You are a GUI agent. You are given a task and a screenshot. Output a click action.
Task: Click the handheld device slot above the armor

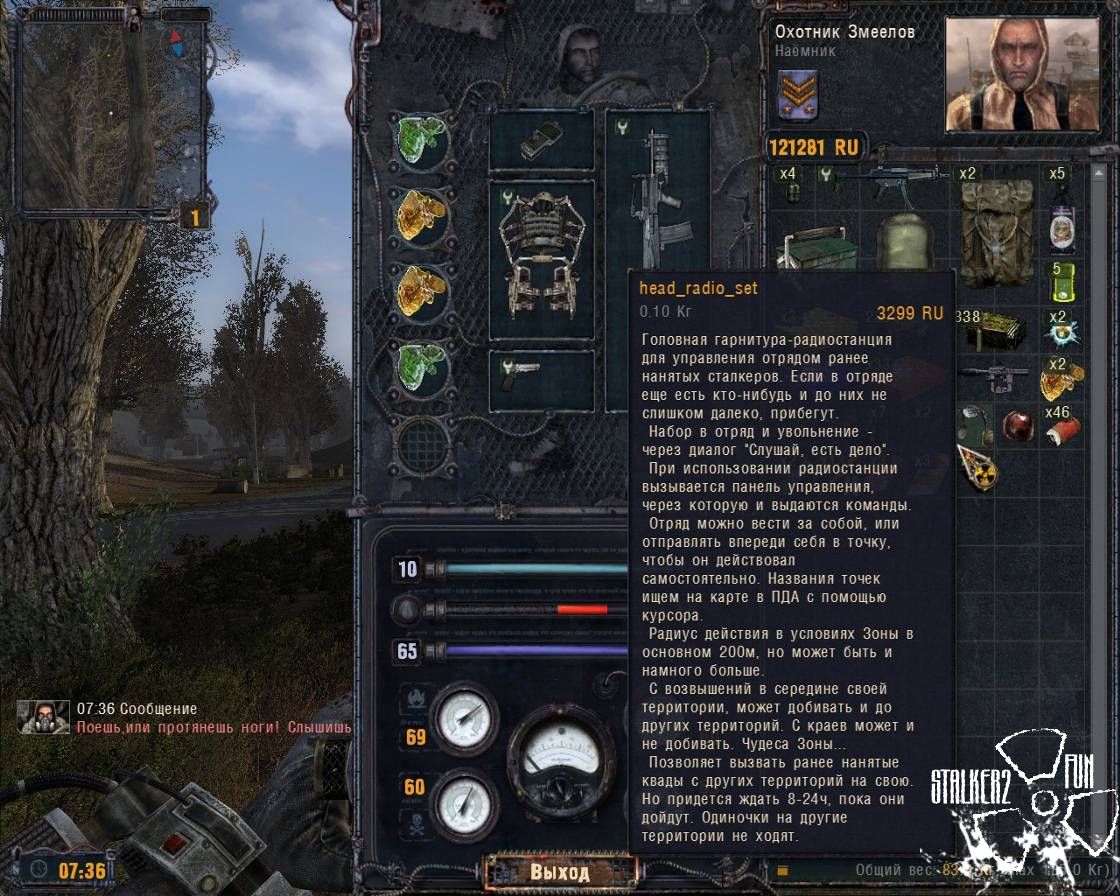tap(541, 141)
